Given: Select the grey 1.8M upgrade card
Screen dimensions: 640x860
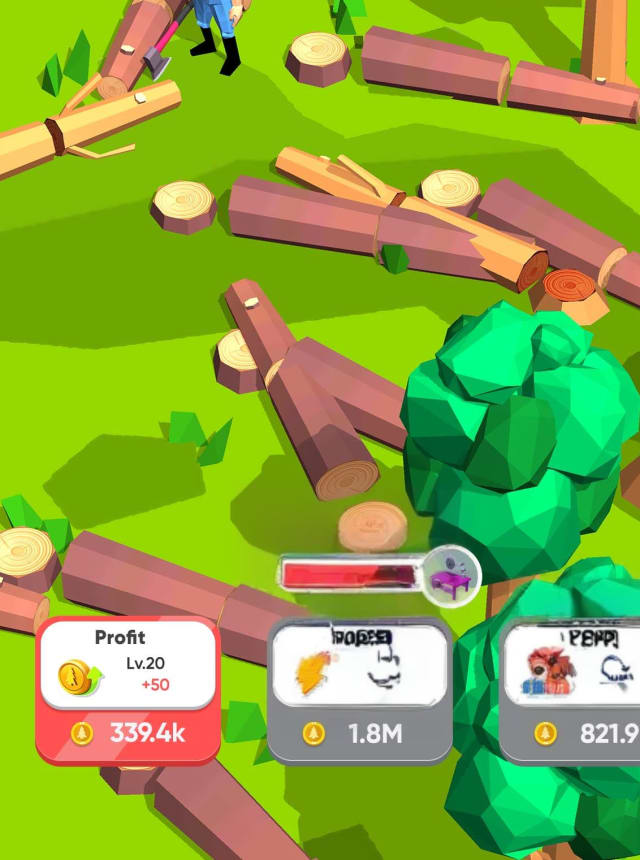Looking at the screenshot, I should click(360, 690).
